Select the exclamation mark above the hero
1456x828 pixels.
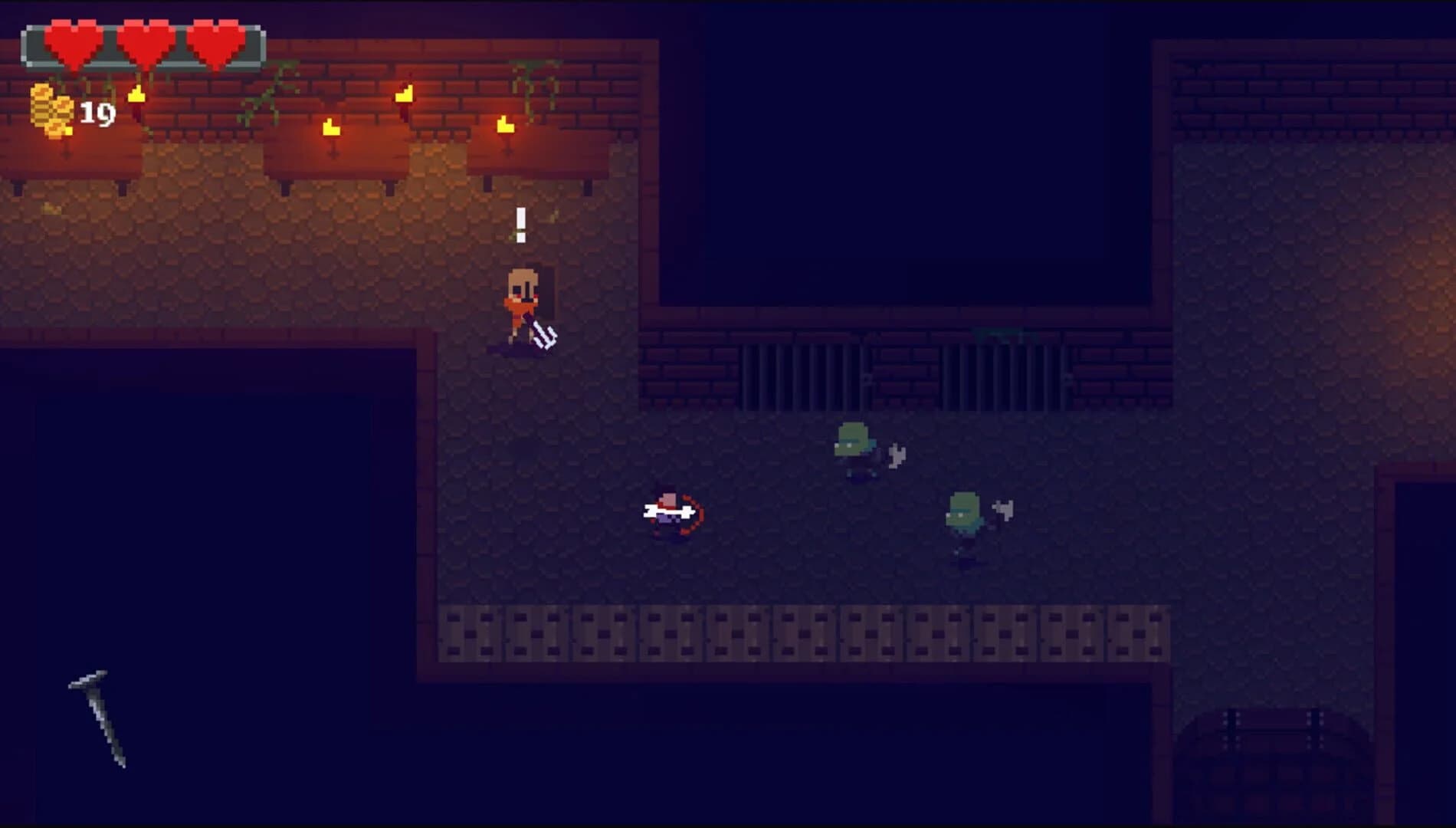pos(523,225)
